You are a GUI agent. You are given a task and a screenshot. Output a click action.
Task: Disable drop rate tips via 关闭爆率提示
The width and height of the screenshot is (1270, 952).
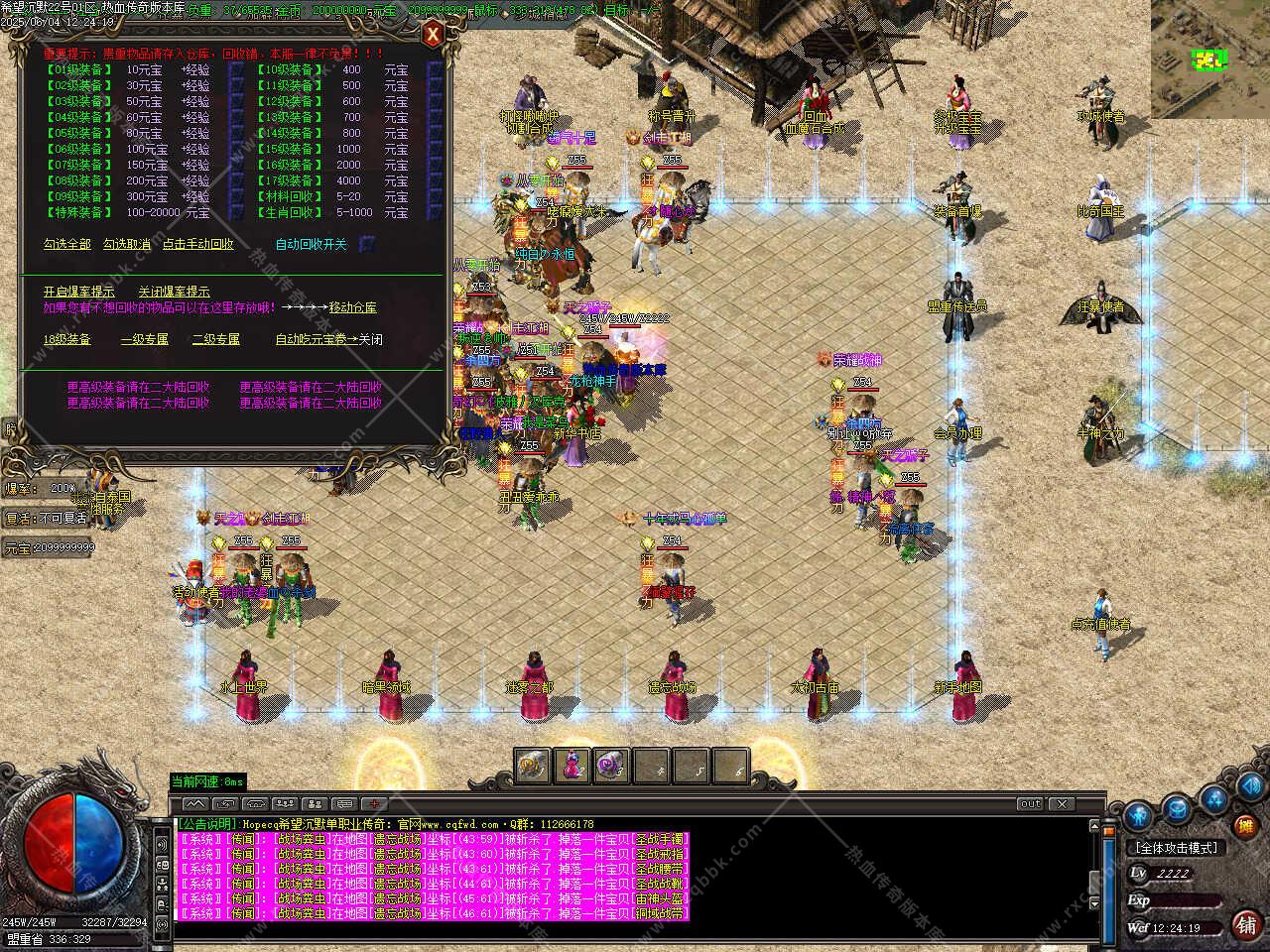174,292
